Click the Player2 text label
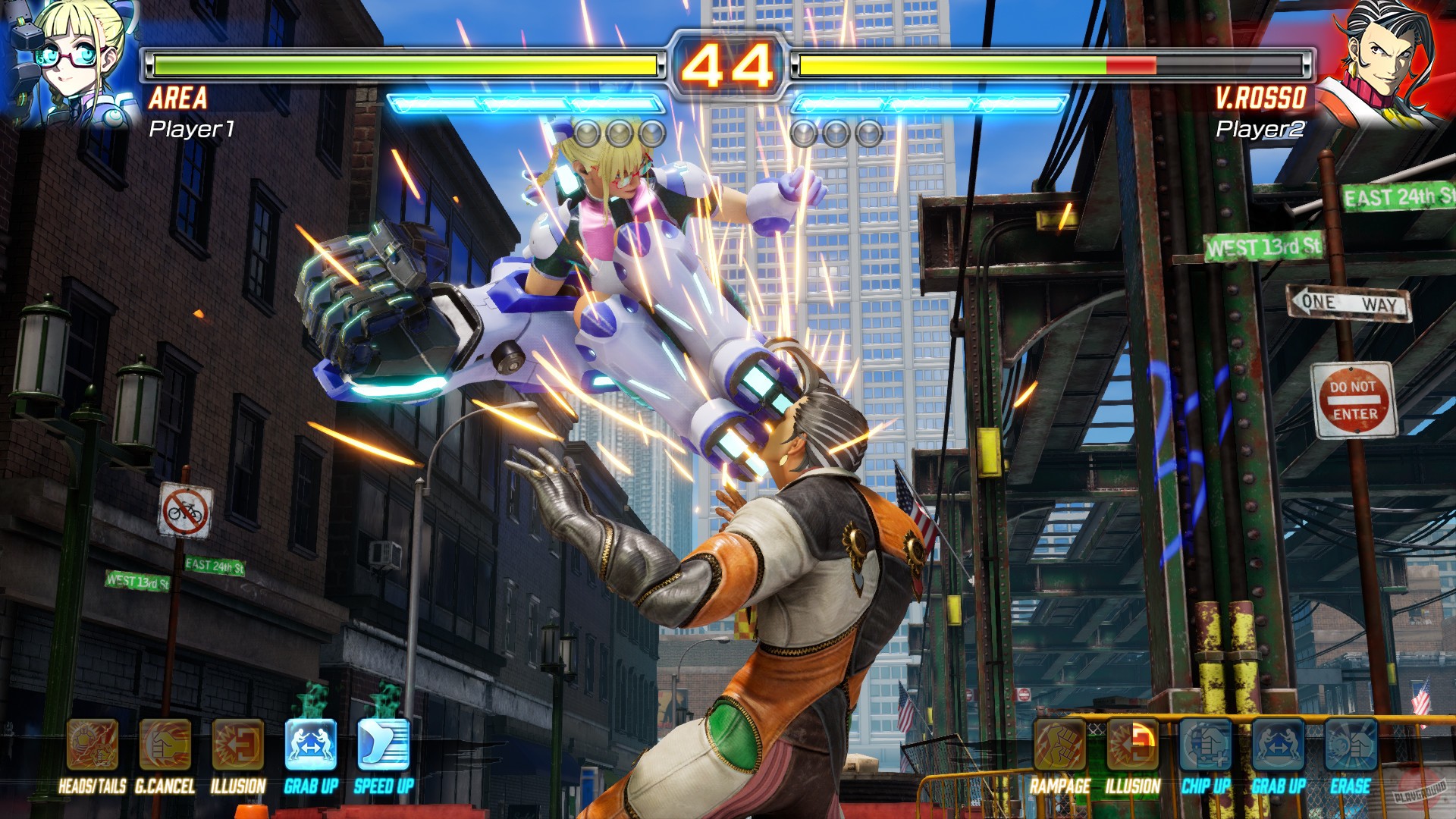The width and height of the screenshot is (1456, 819). (x=1260, y=130)
